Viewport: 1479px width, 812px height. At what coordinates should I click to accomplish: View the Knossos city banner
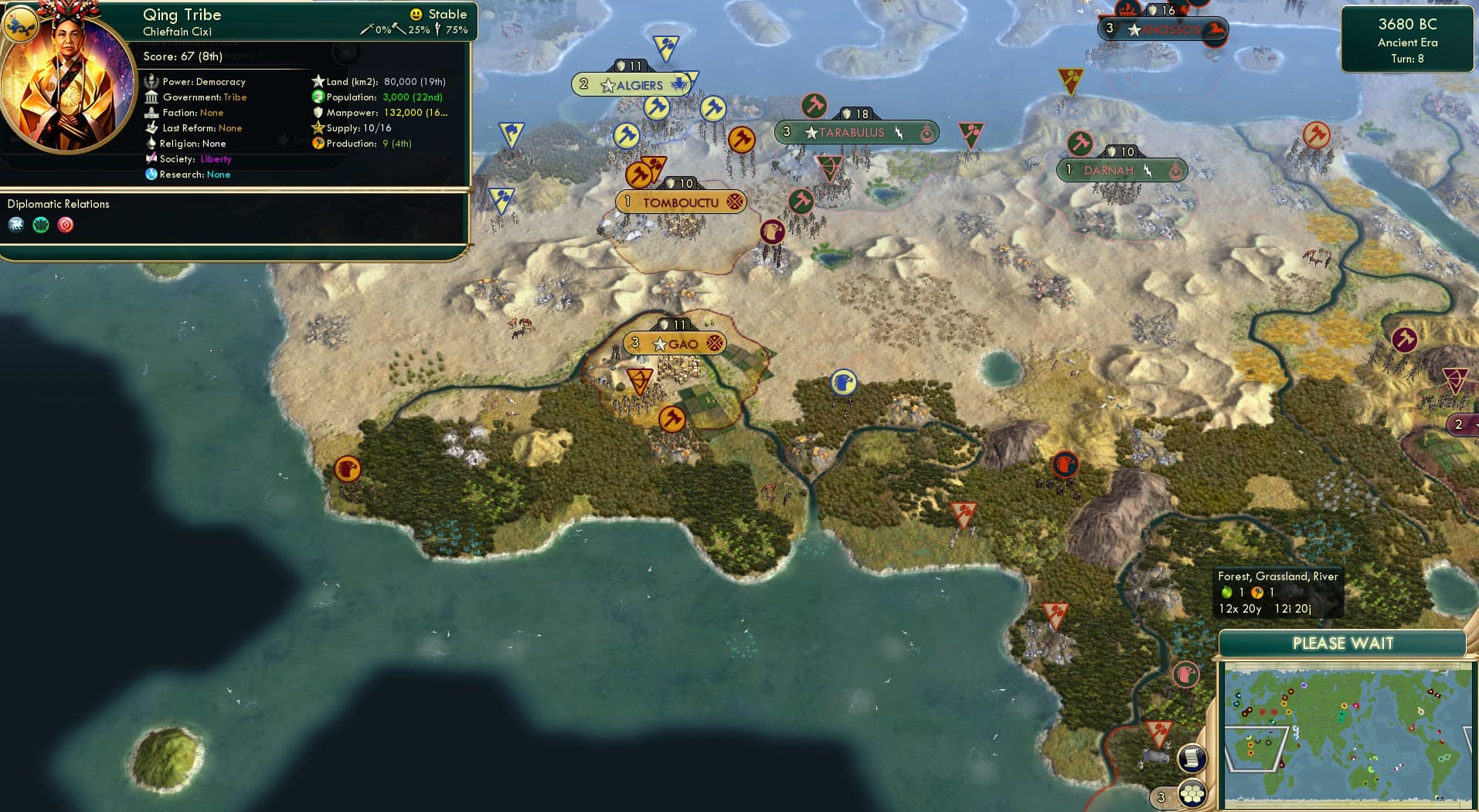click(x=1163, y=29)
